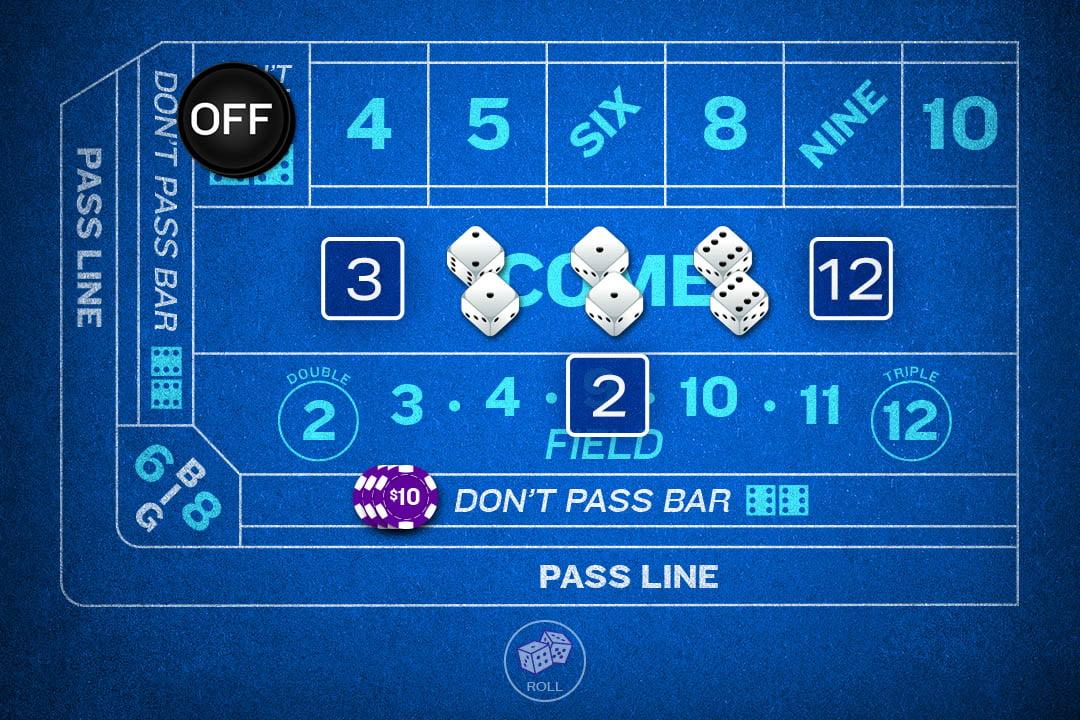The width and height of the screenshot is (1080, 720).
Task: Place a bet on point 4
Action: point(368,125)
